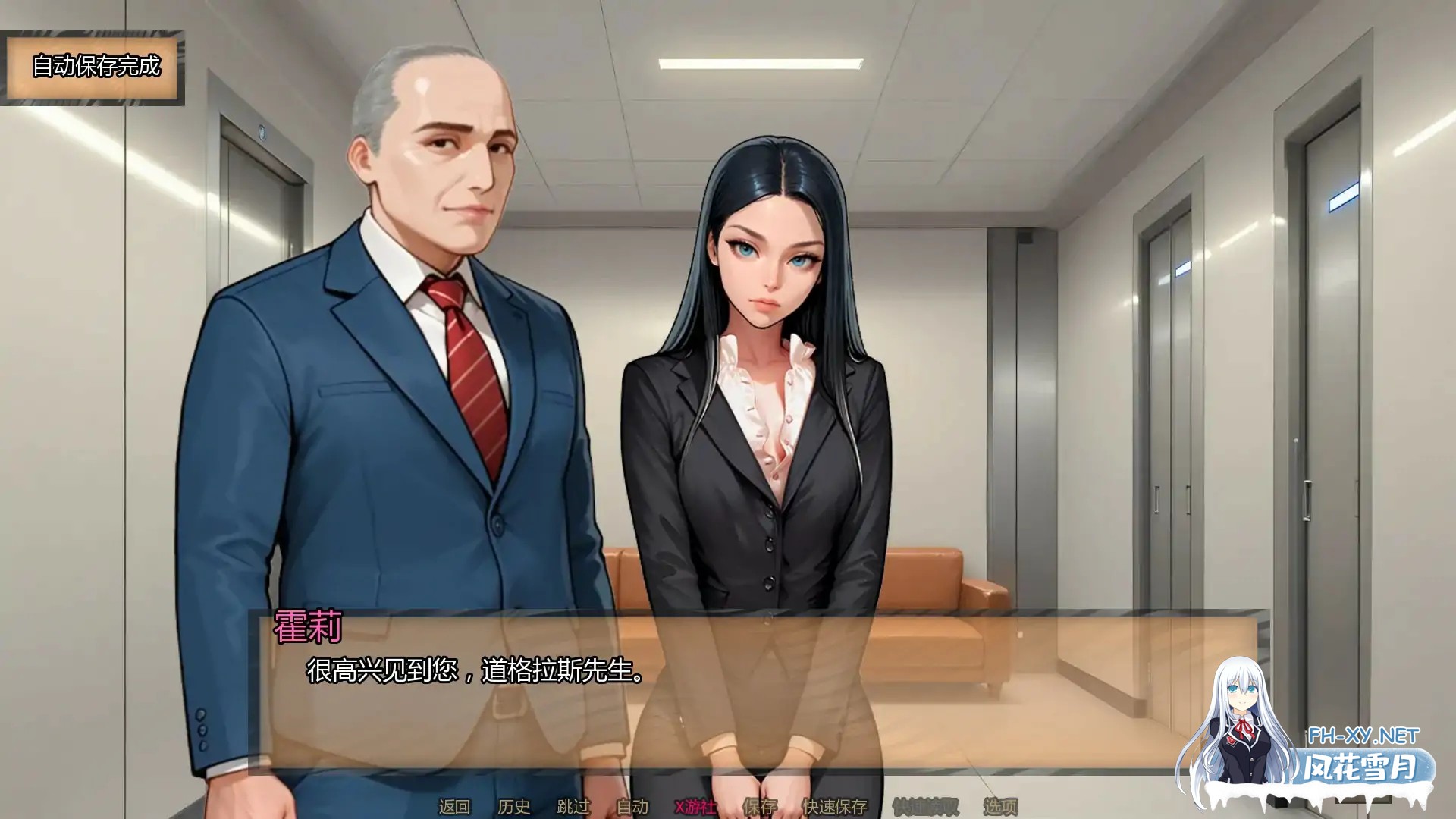This screenshot has width=1456, height=819.
Task: Click the ceiling light panel
Action: point(758,64)
